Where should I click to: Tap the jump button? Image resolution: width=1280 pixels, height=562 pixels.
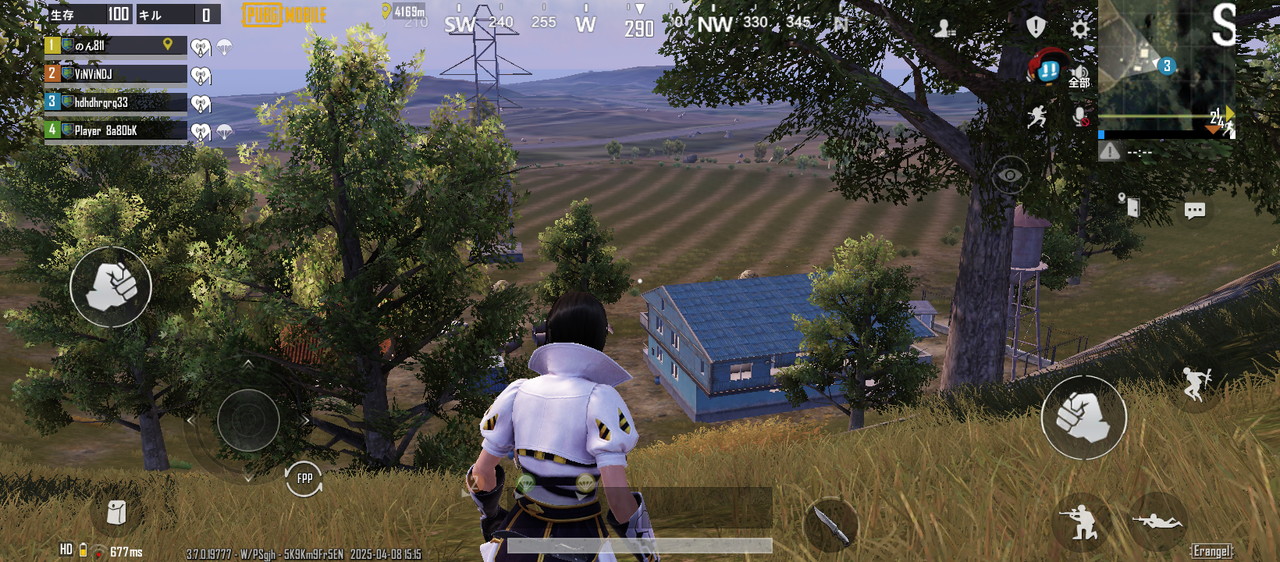tap(1194, 383)
